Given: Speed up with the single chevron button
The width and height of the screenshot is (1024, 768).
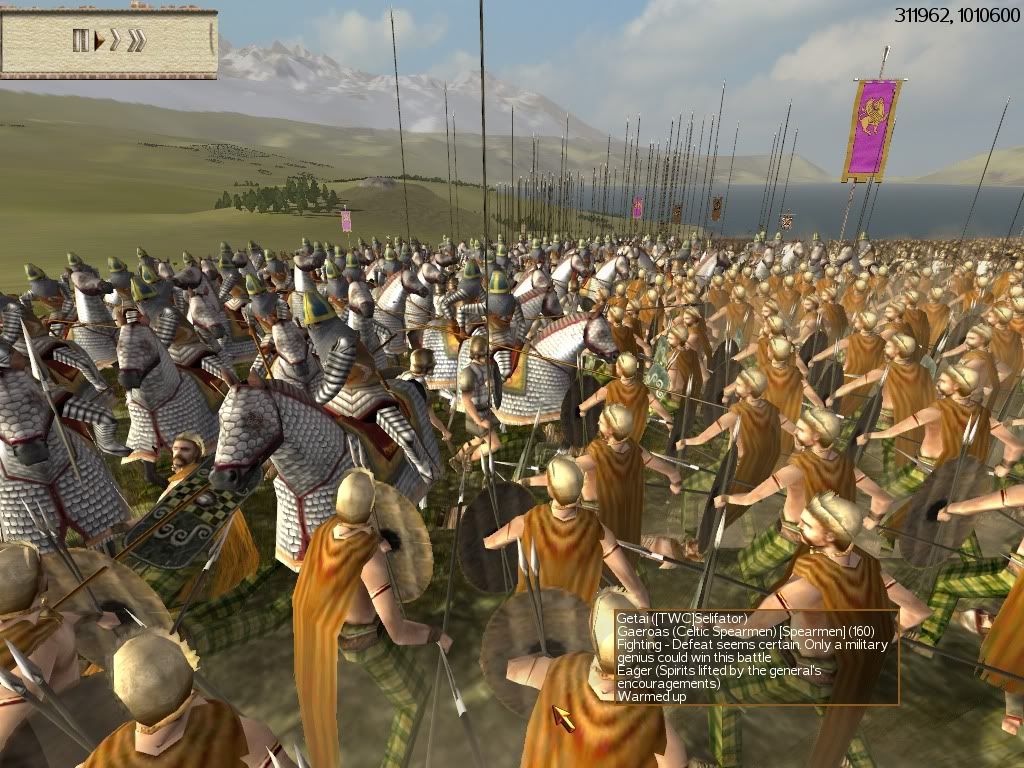Looking at the screenshot, I should coord(115,41).
